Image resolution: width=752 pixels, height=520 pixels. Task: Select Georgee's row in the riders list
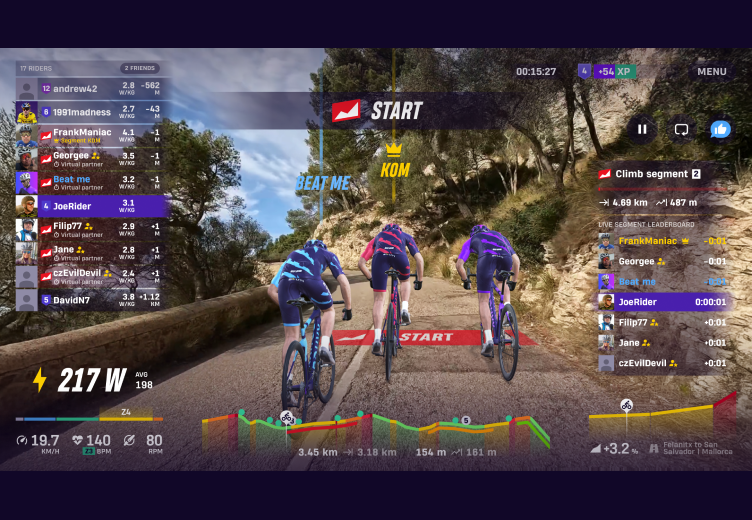tap(90, 158)
